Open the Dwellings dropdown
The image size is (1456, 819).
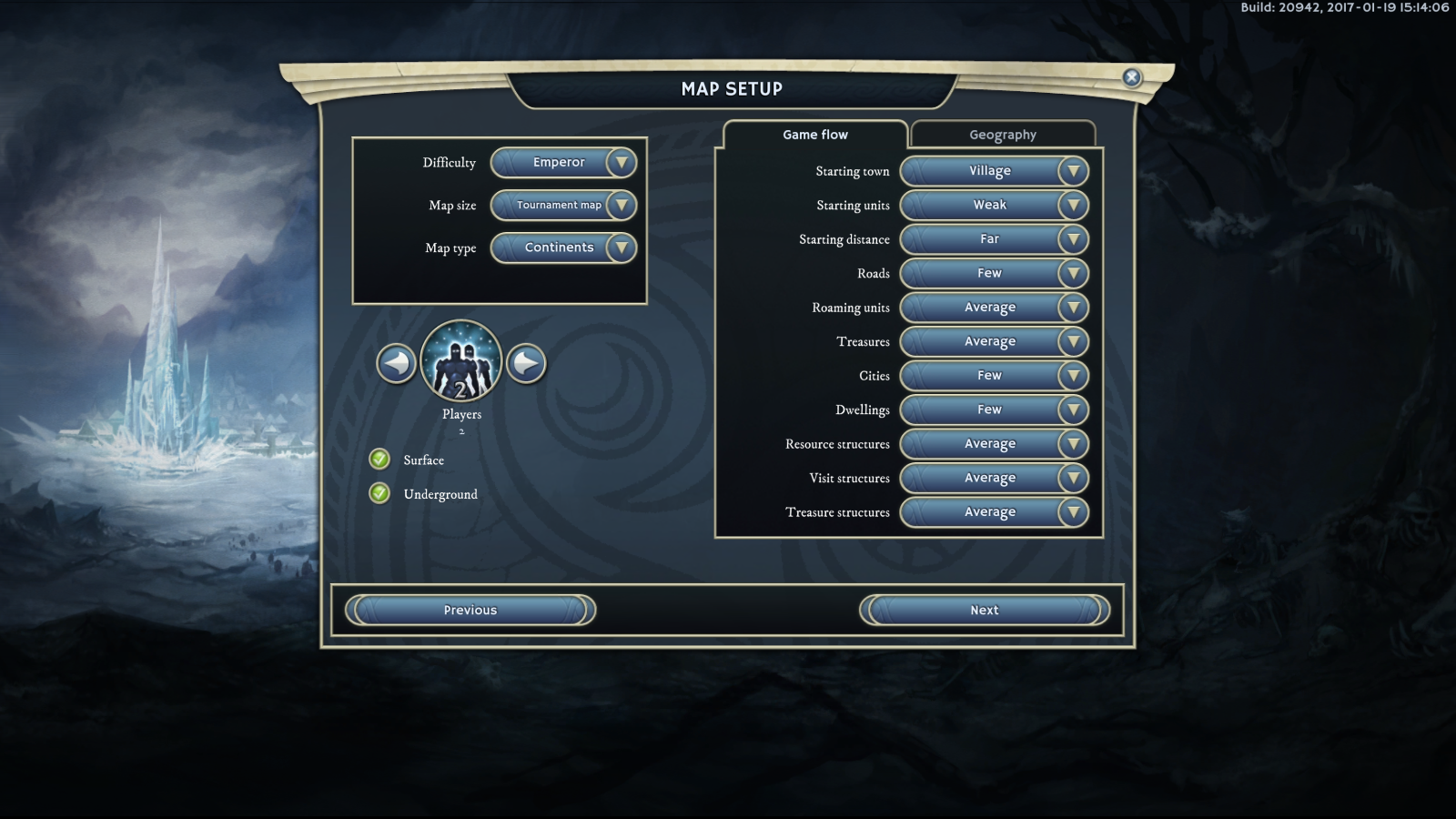click(994, 410)
